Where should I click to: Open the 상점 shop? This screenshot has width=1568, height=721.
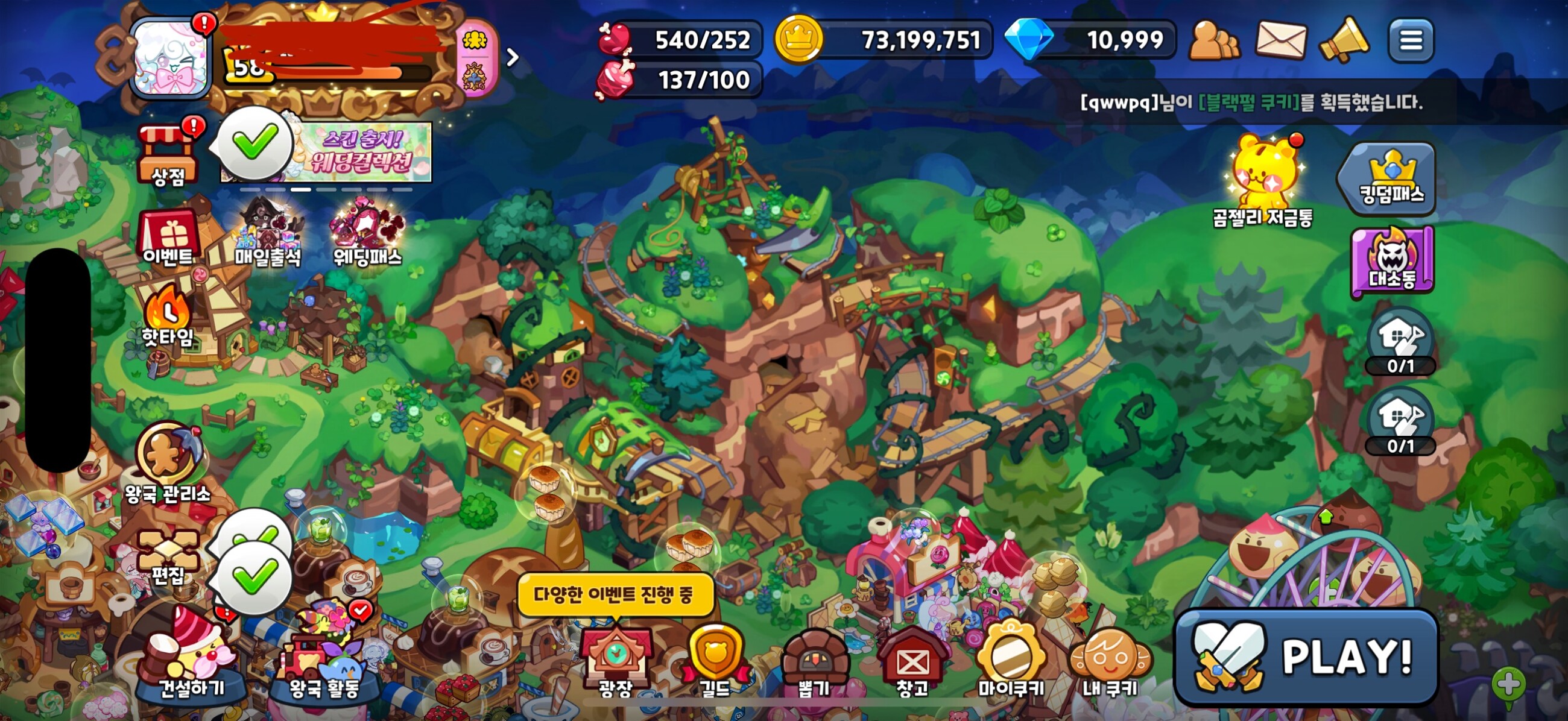tap(168, 154)
